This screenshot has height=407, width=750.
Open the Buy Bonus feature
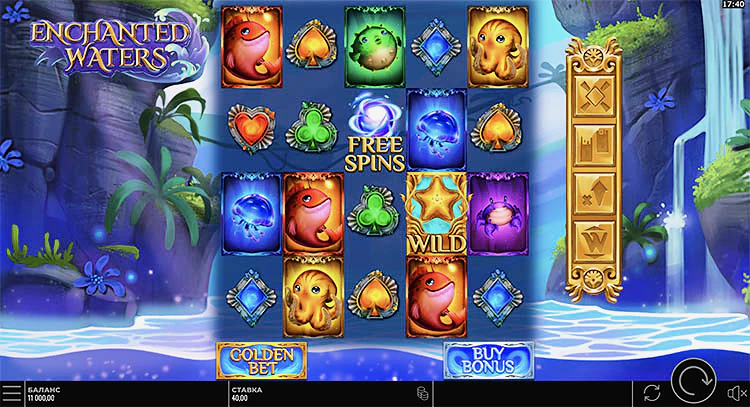[488, 359]
